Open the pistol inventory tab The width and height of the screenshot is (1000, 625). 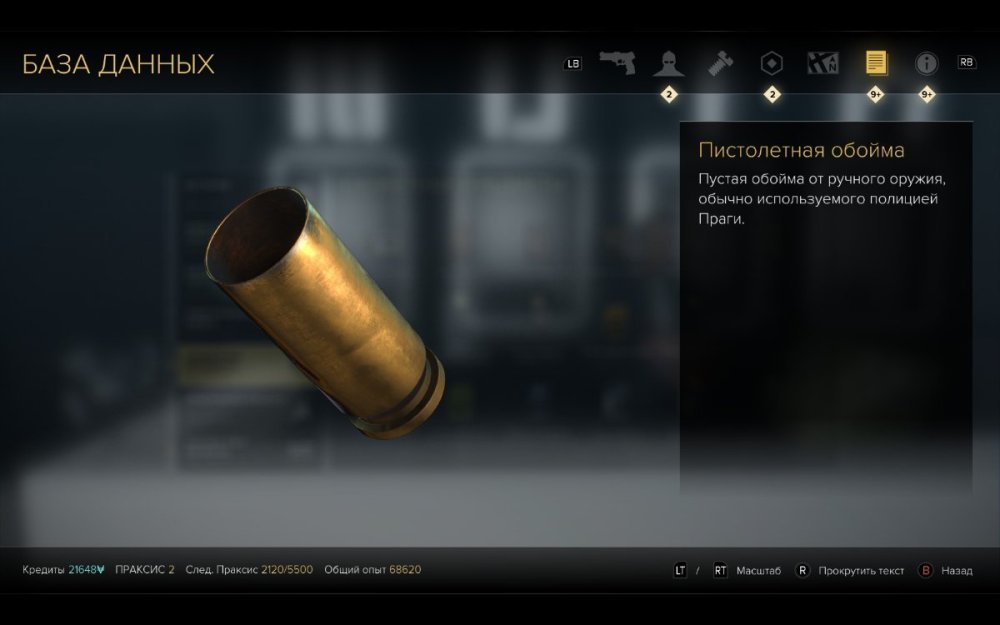617,63
